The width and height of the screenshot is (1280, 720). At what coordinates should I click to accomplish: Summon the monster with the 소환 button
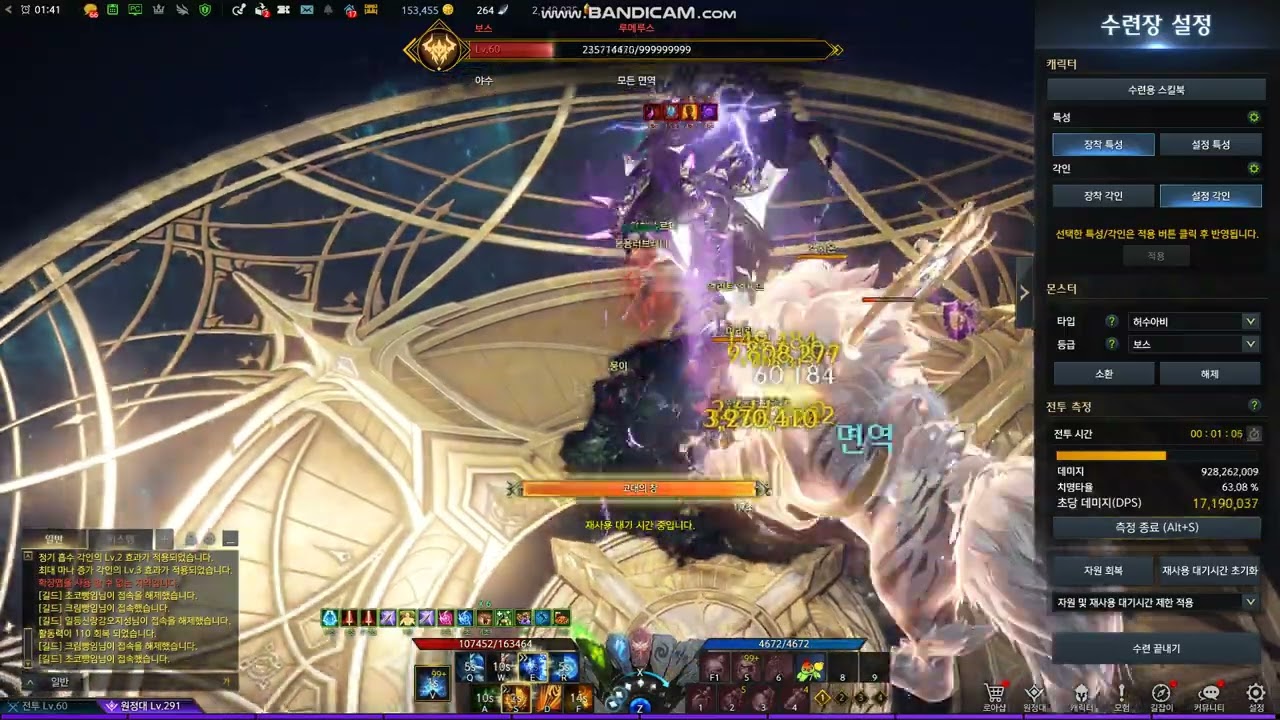click(x=1103, y=374)
